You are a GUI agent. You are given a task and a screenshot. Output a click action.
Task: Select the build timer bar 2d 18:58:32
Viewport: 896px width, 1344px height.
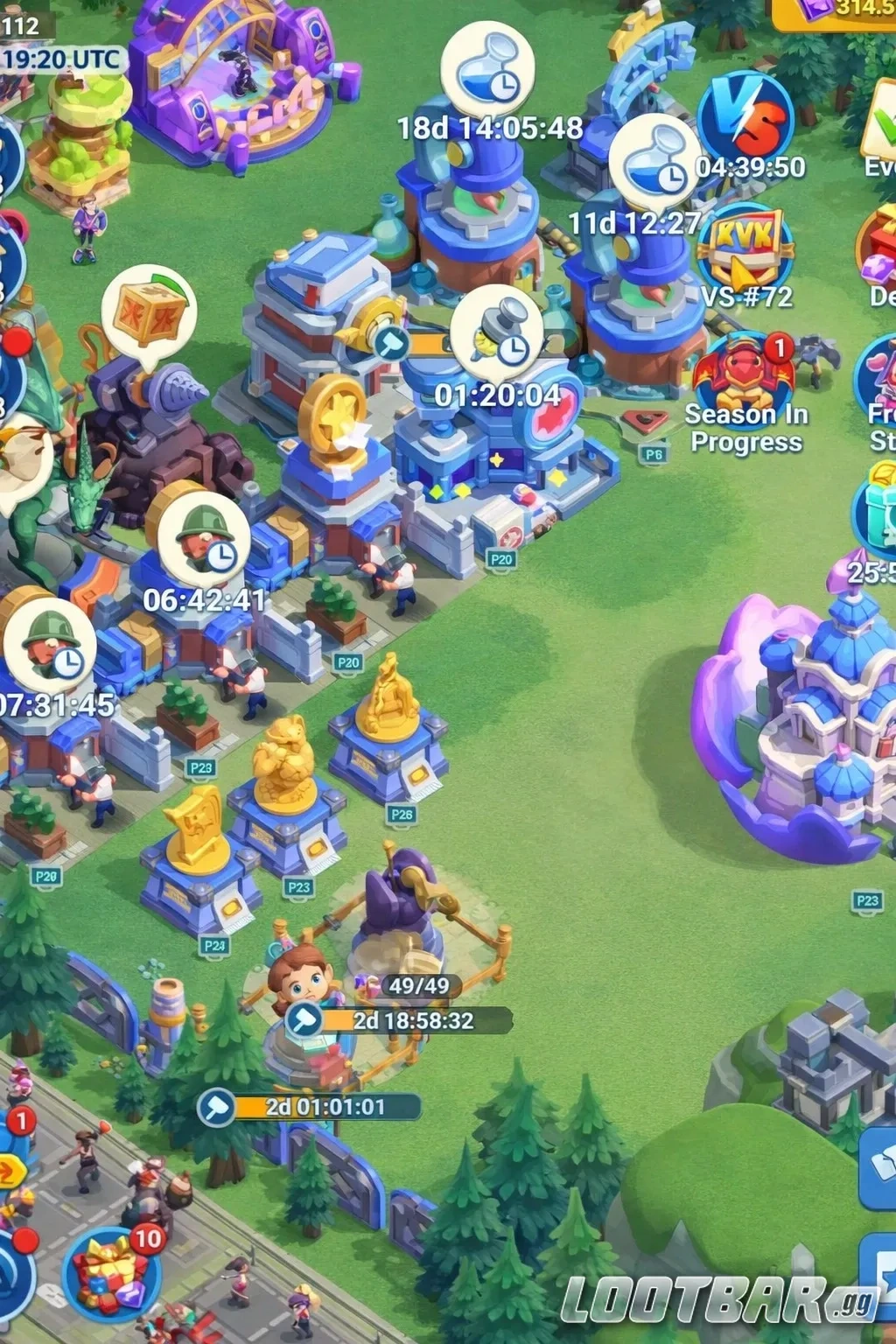[399, 1020]
